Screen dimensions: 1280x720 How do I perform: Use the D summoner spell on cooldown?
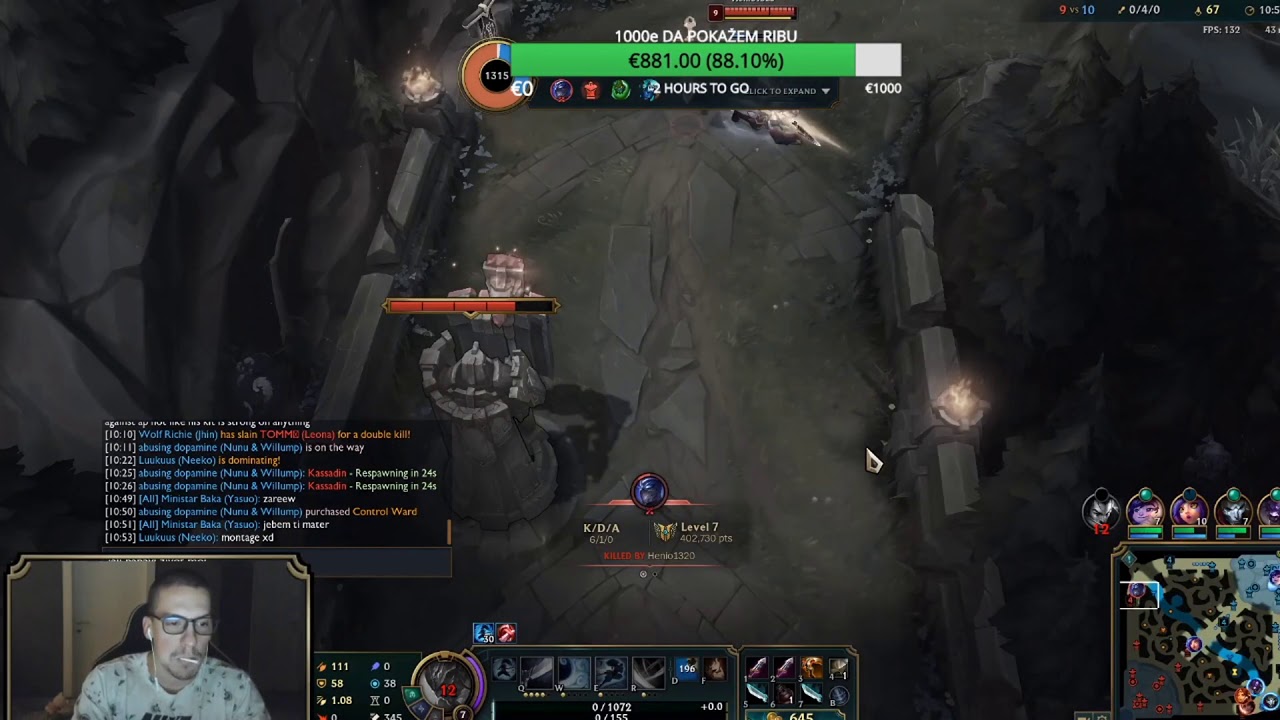687,669
